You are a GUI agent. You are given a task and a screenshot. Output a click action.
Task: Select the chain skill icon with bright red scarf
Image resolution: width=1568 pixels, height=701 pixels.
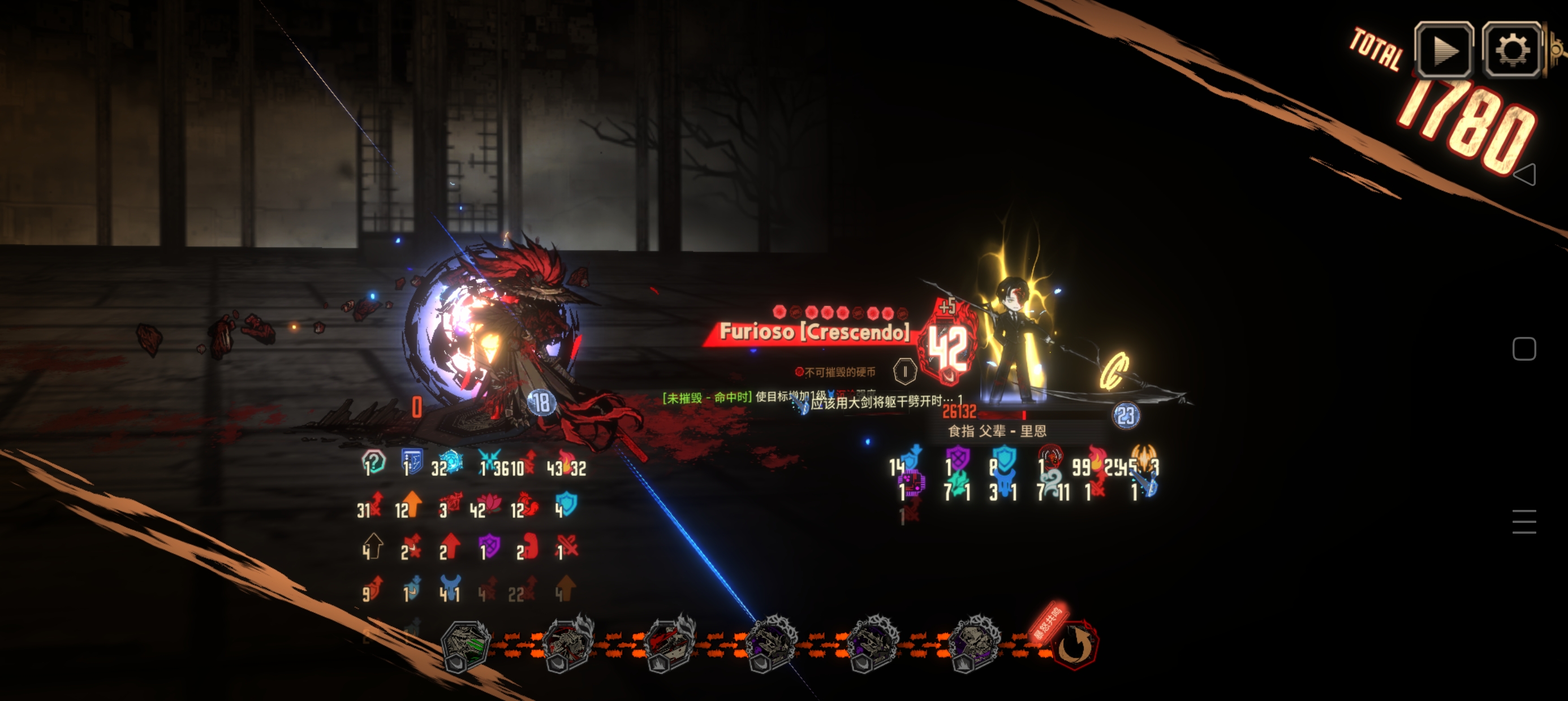[x=669, y=644]
